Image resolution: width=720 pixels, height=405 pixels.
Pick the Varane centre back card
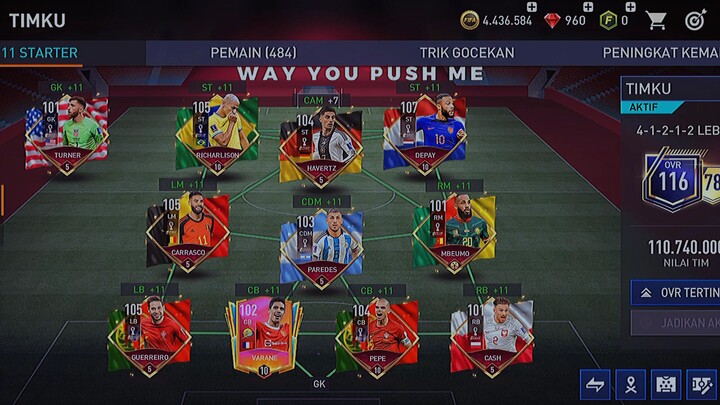[263, 336]
